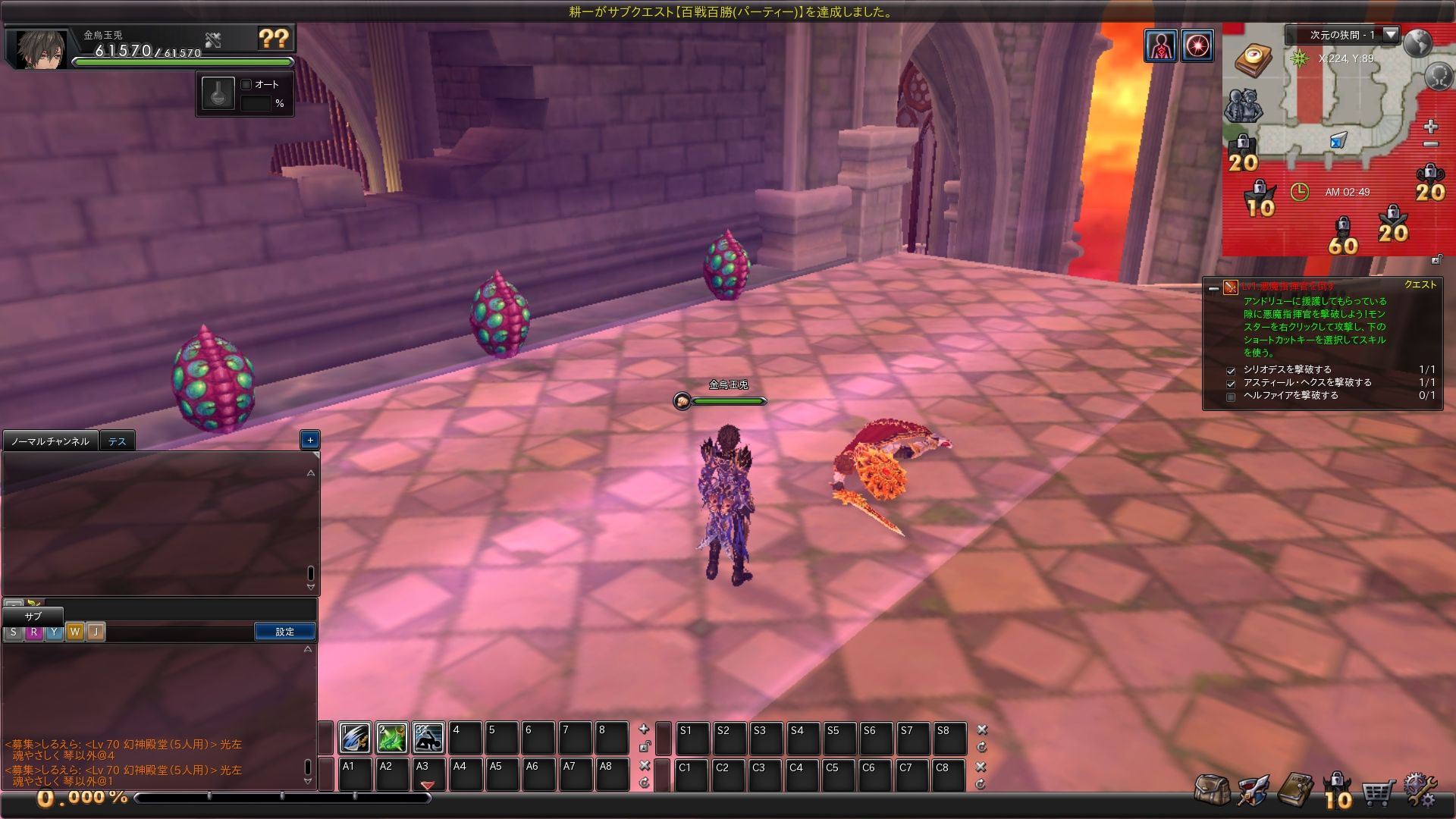Click the red body silhouette buff icon
This screenshot has height=819, width=1456.
(1160, 45)
